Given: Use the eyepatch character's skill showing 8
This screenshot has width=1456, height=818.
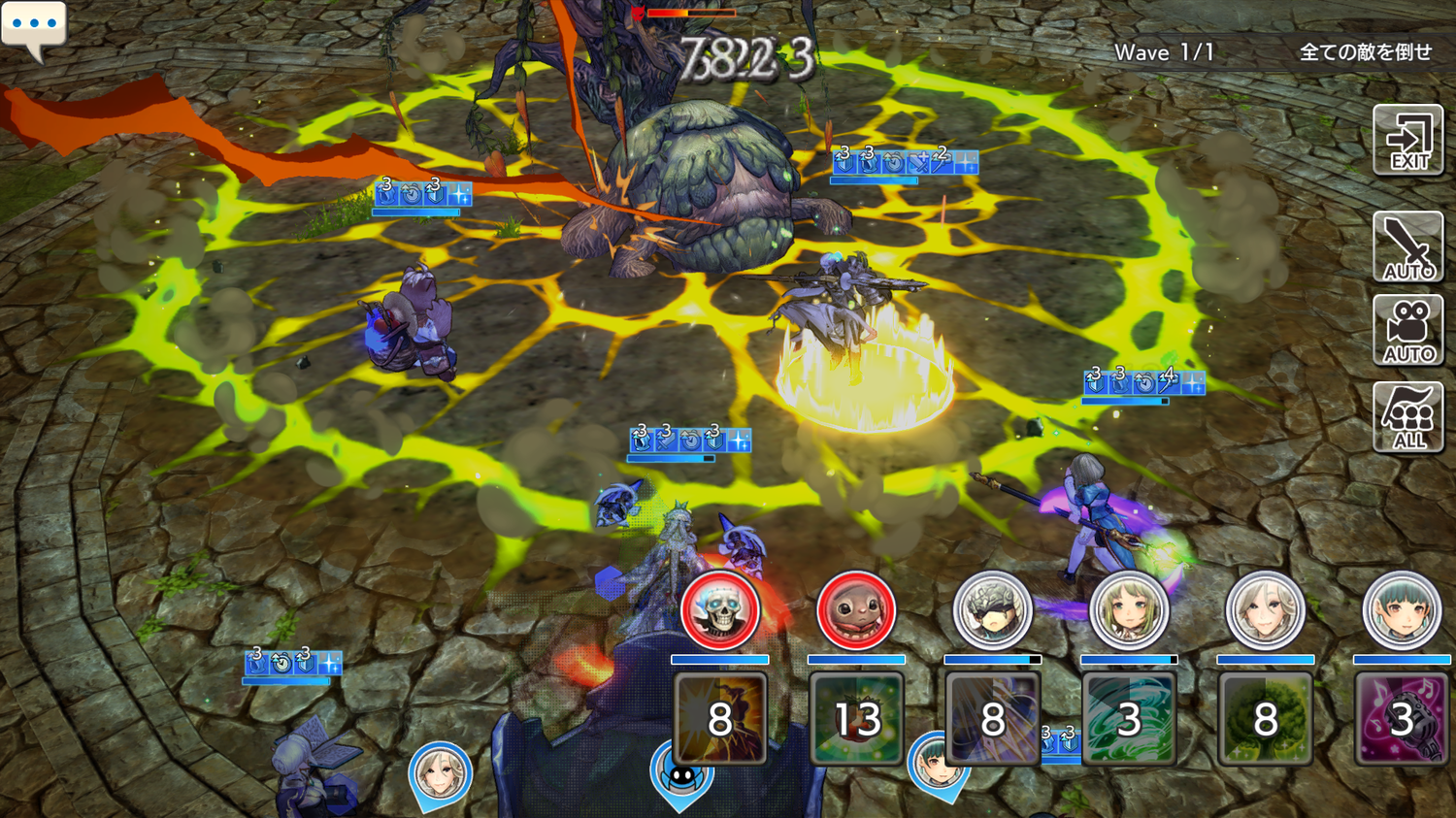Looking at the screenshot, I should [992, 719].
